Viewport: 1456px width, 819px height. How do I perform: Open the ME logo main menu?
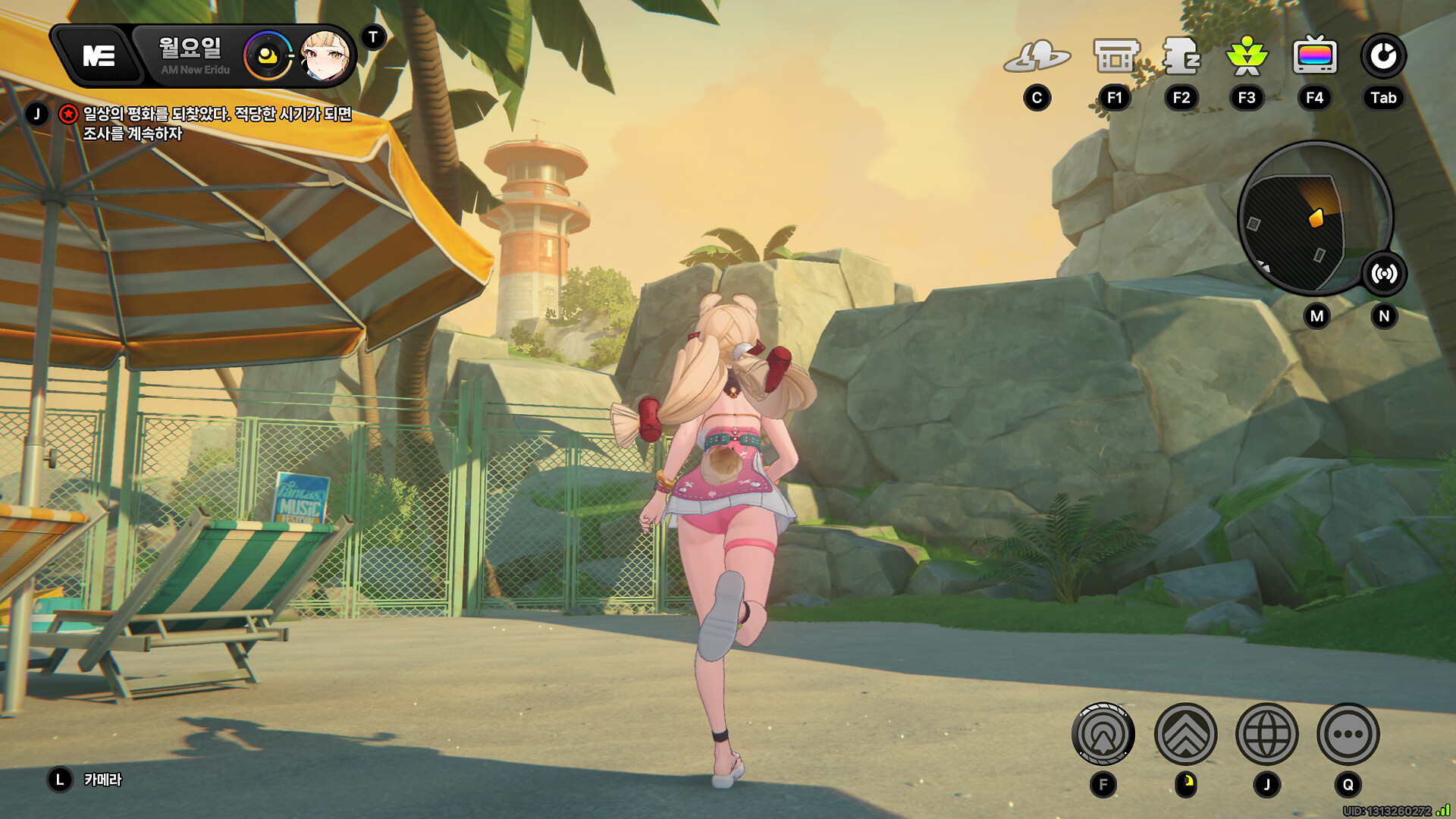[99, 56]
